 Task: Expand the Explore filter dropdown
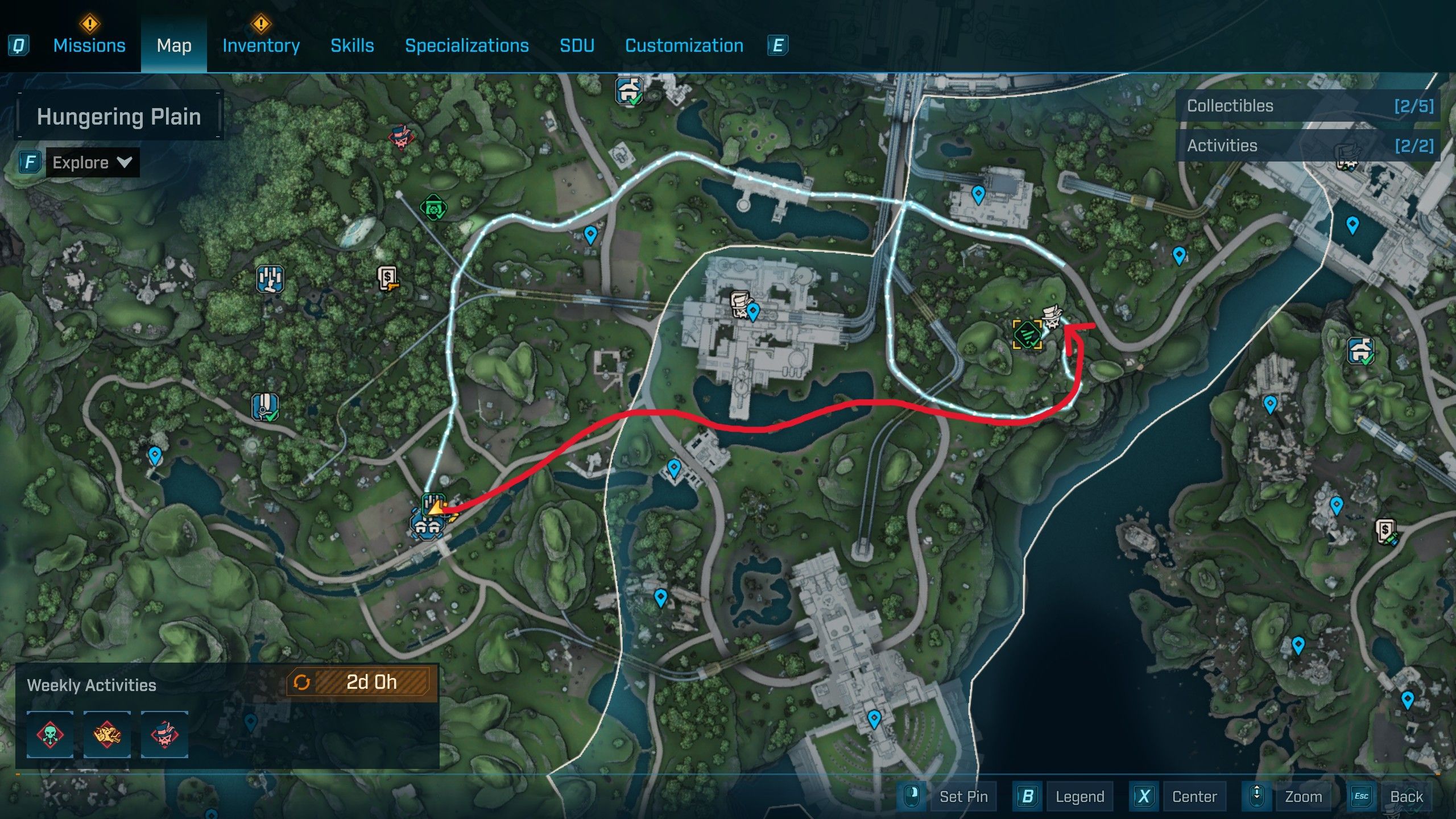coord(92,163)
